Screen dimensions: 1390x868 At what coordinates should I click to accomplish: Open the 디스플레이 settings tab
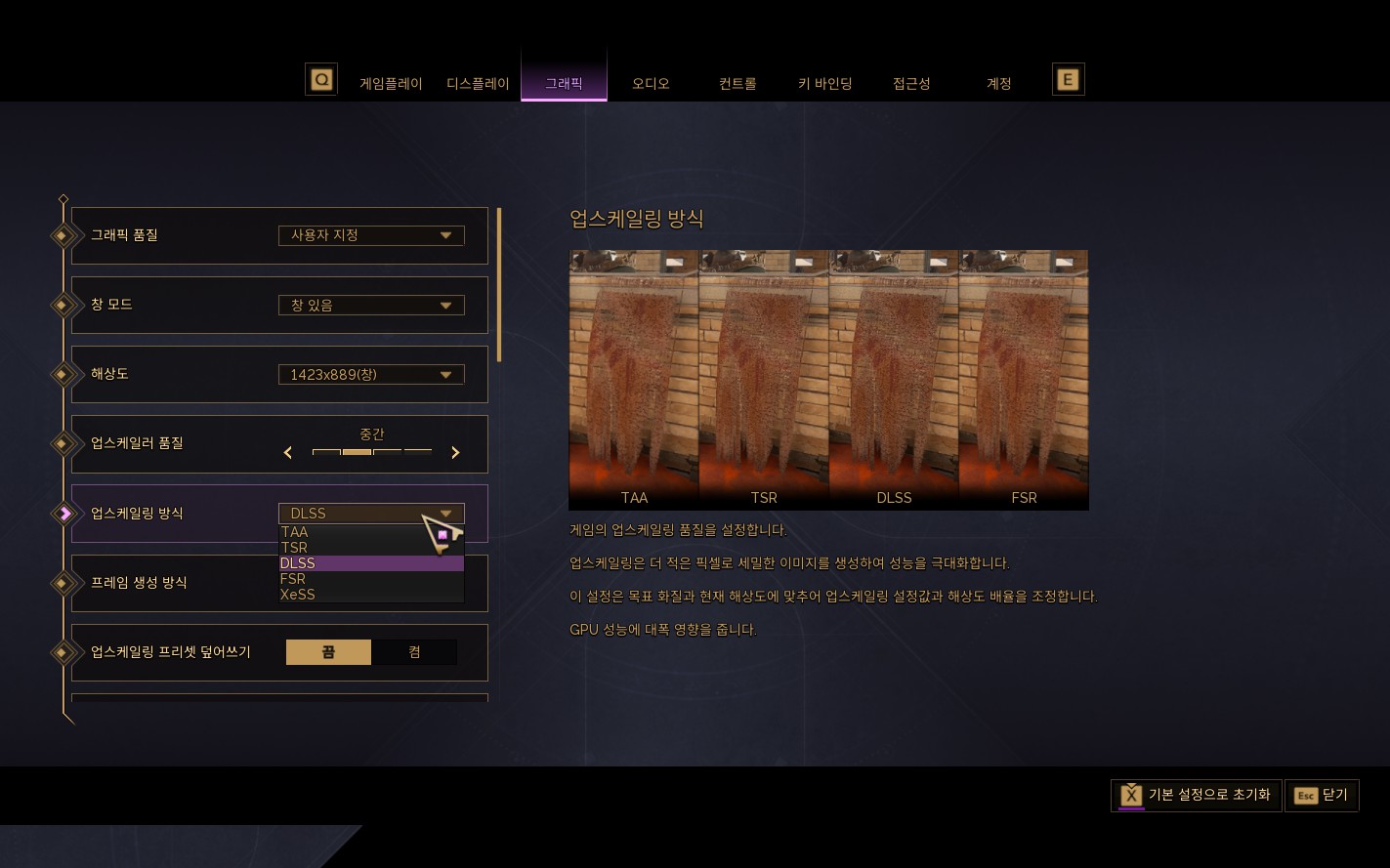pyautogui.click(x=478, y=84)
